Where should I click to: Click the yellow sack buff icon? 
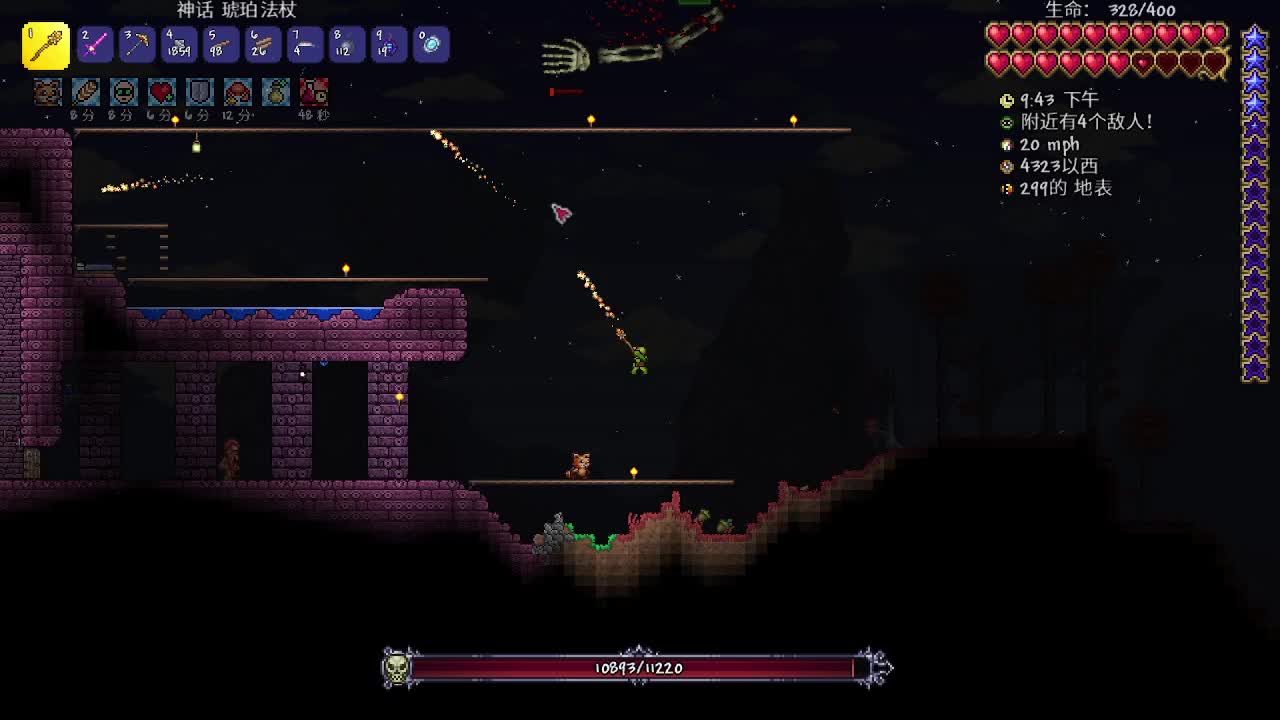(x=276, y=92)
